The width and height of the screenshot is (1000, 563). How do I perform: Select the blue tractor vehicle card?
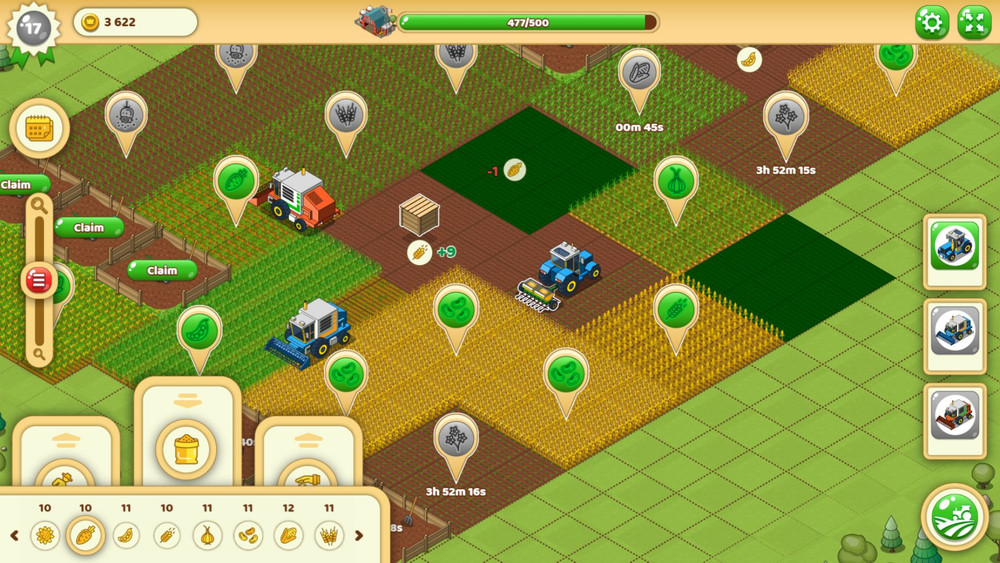(955, 244)
